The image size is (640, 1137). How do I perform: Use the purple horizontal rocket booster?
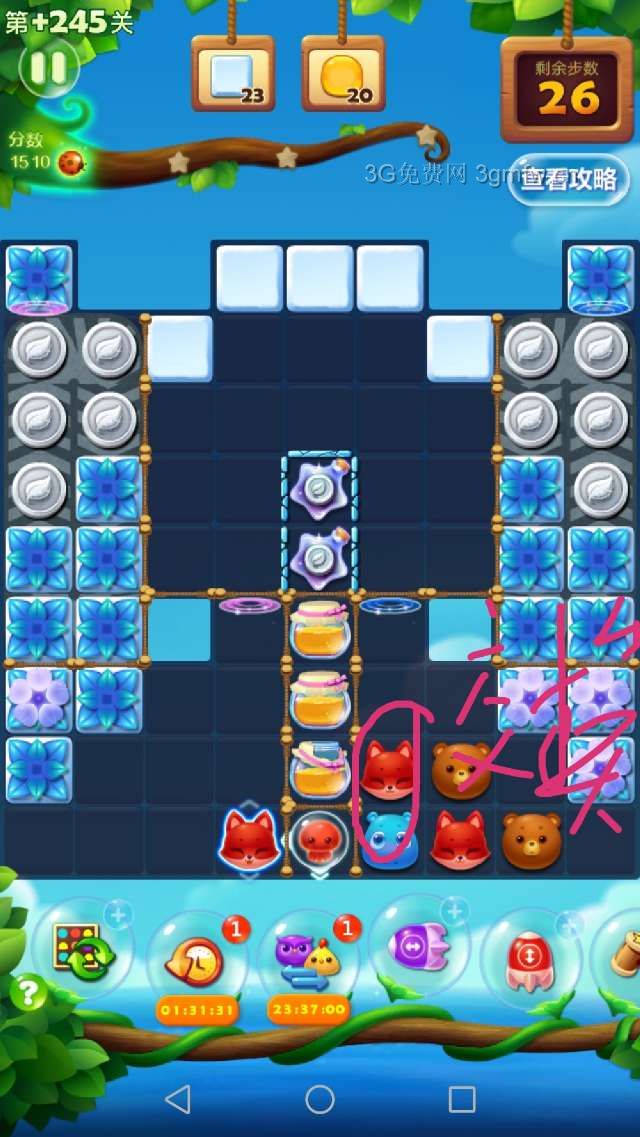(x=418, y=945)
